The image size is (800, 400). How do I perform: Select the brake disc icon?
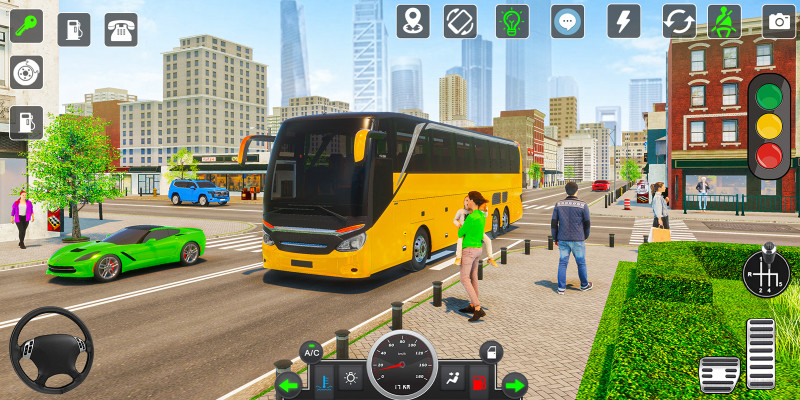click(26, 72)
